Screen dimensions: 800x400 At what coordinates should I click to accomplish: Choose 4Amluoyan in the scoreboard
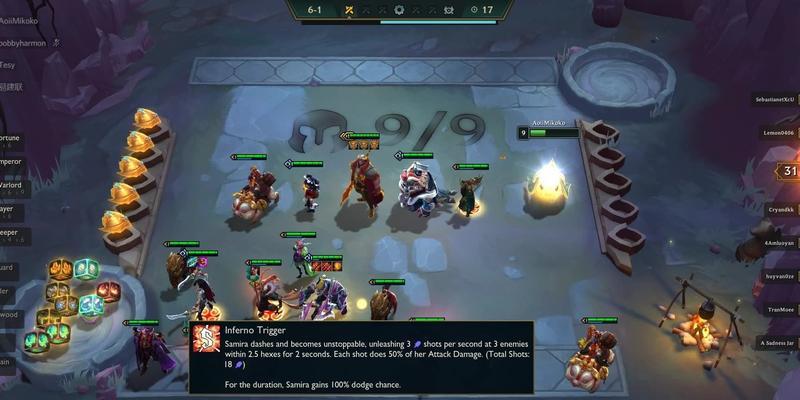[x=777, y=243]
